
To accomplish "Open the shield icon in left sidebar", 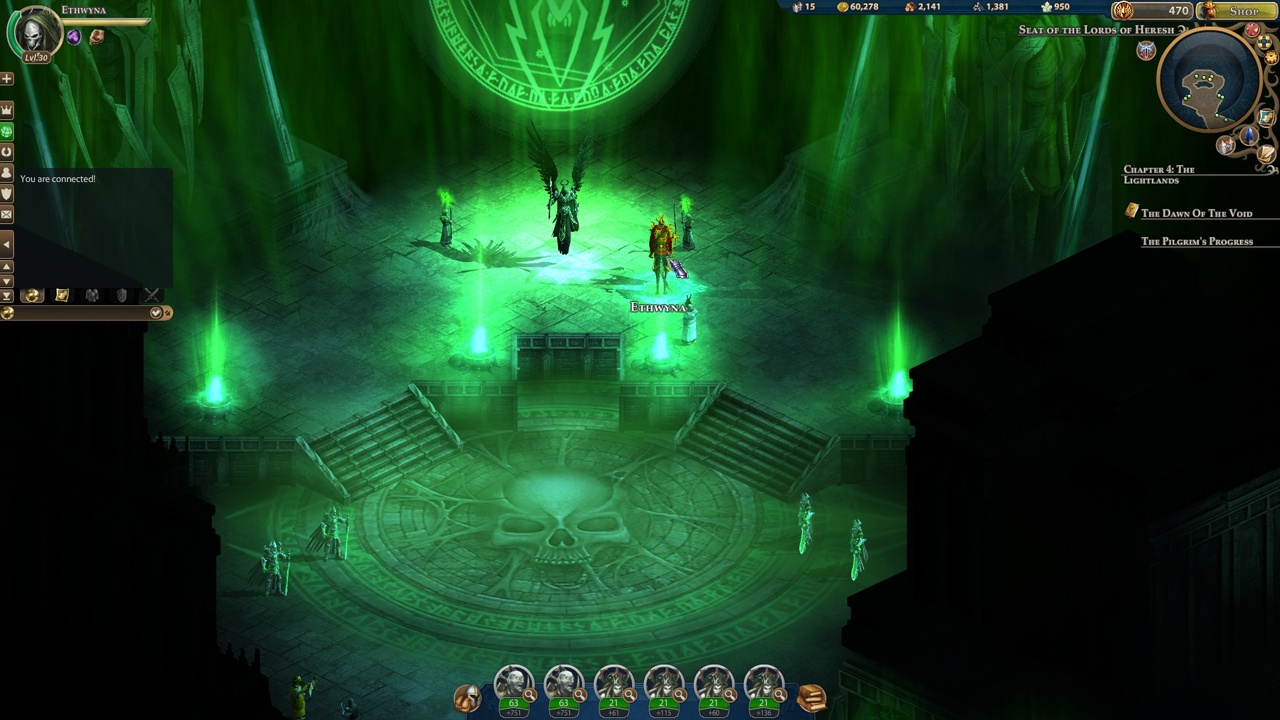I will tap(7, 193).
